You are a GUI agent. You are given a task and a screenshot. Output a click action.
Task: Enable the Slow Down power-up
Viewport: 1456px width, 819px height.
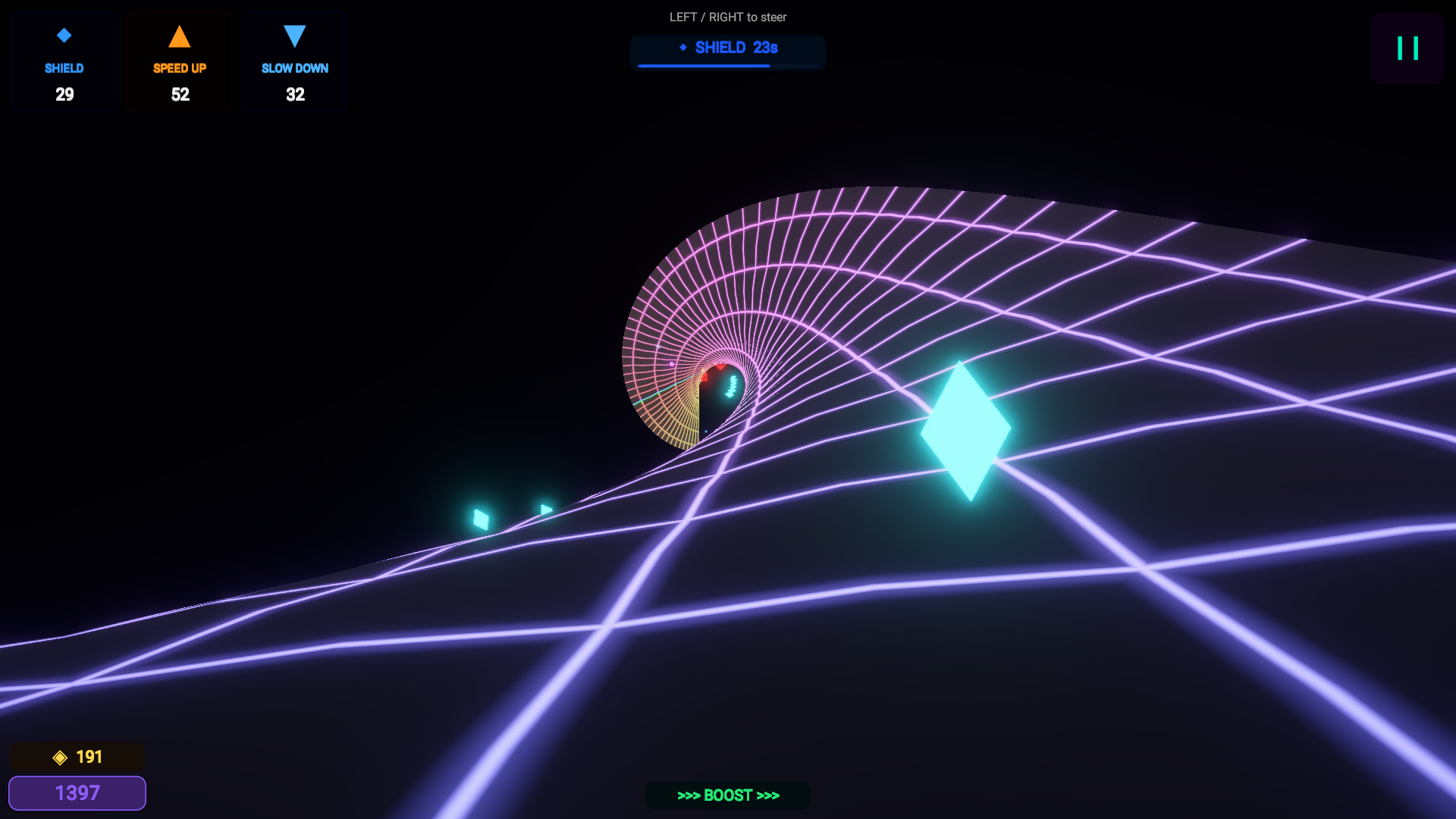click(294, 61)
